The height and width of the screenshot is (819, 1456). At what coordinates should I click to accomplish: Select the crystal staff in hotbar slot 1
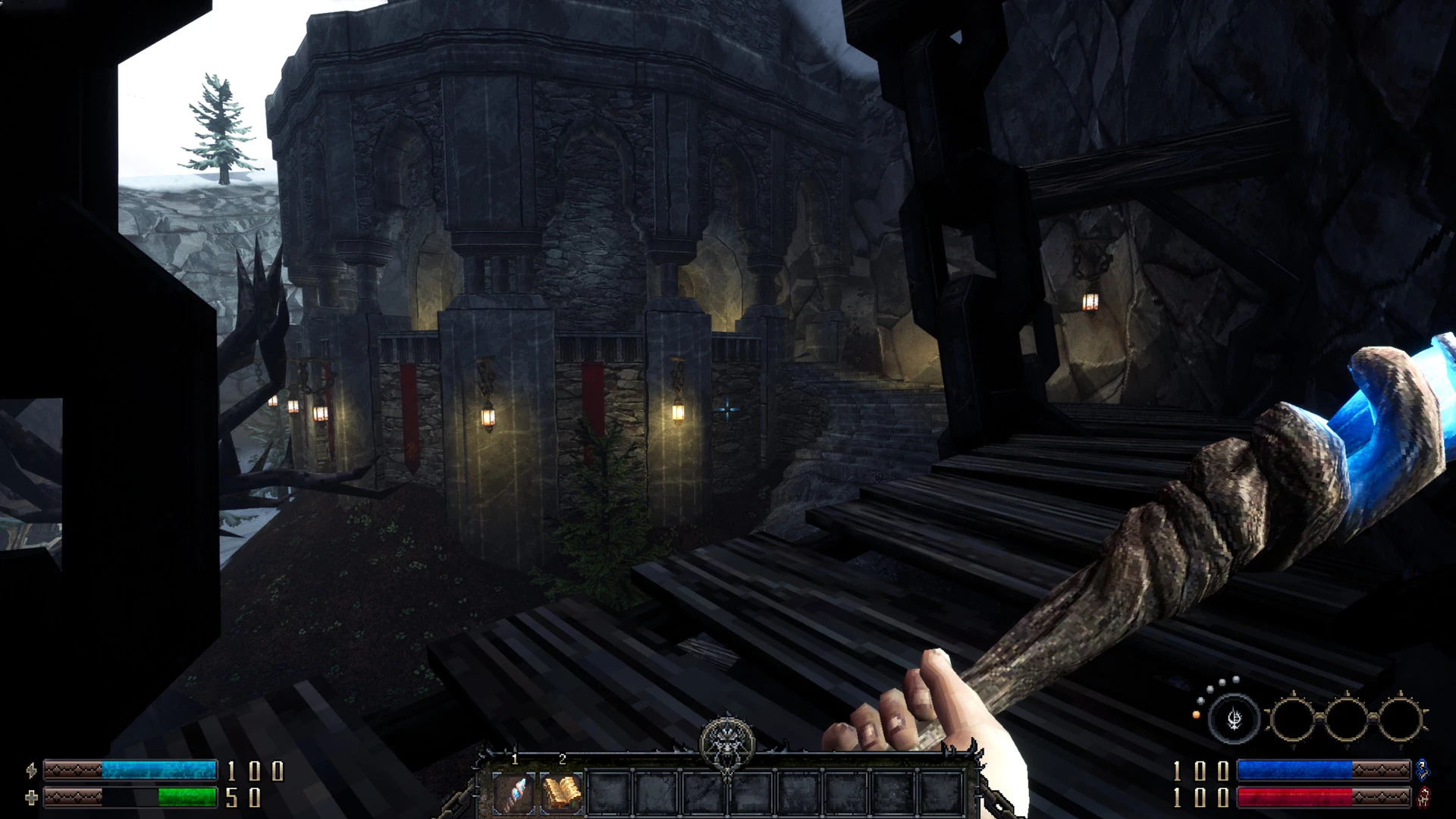click(513, 792)
